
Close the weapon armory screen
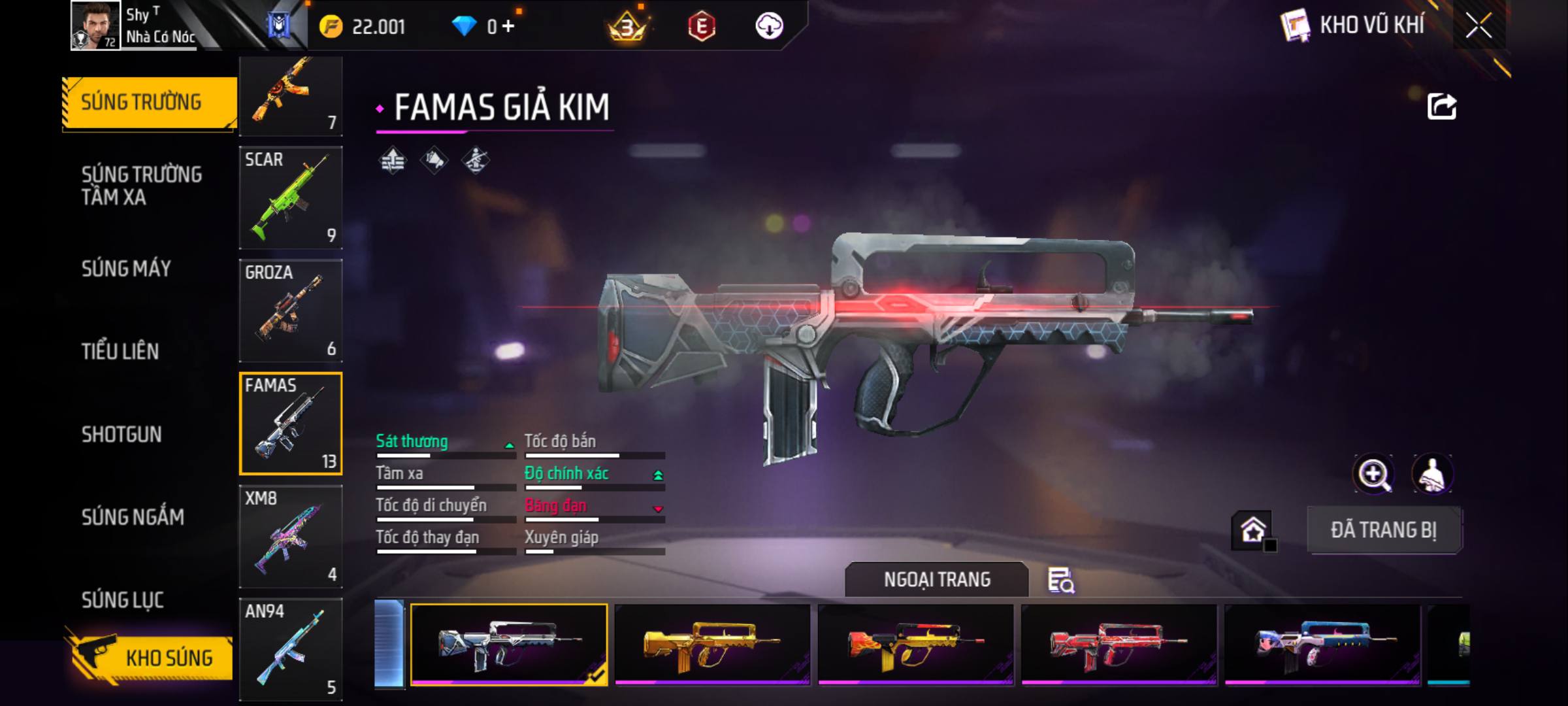click(1478, 26)
